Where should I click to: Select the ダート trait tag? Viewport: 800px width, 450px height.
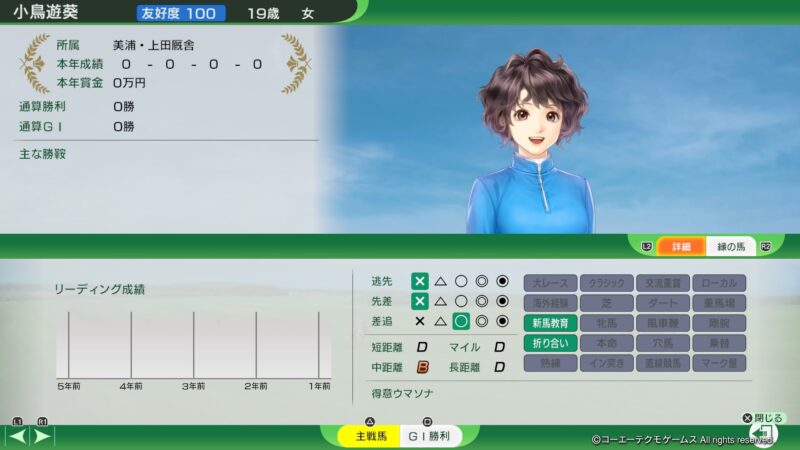coord(662,302)
